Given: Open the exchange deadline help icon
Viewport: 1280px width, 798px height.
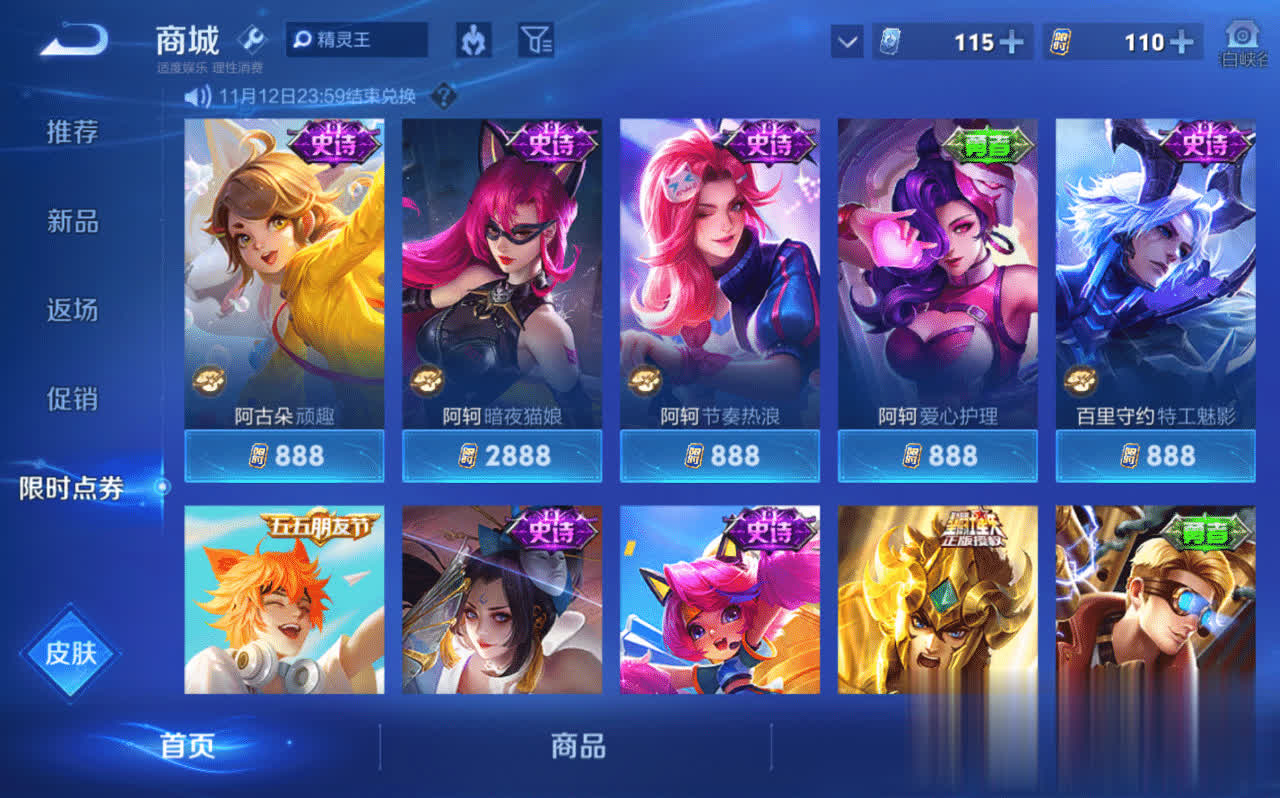Looking at the screenshot, I should click(x=443, y=97).
